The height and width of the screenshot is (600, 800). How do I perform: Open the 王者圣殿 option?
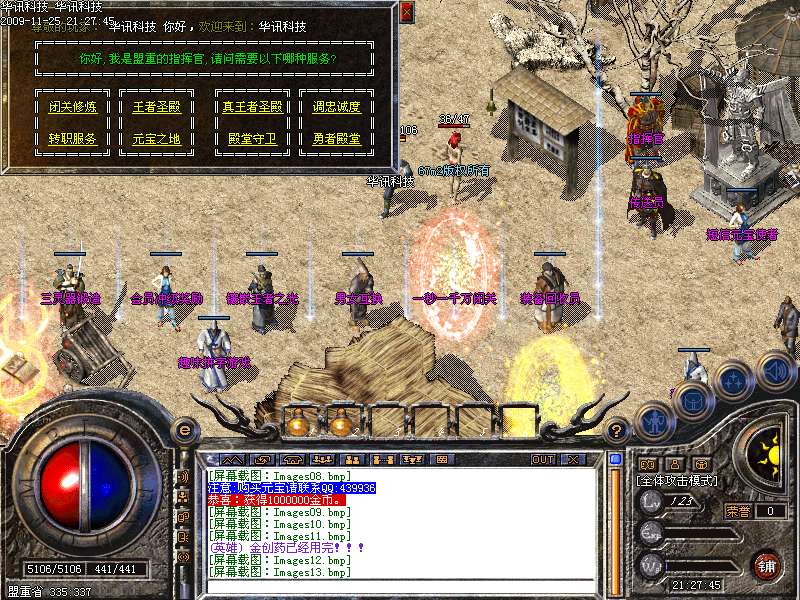[x=157, y=107]
